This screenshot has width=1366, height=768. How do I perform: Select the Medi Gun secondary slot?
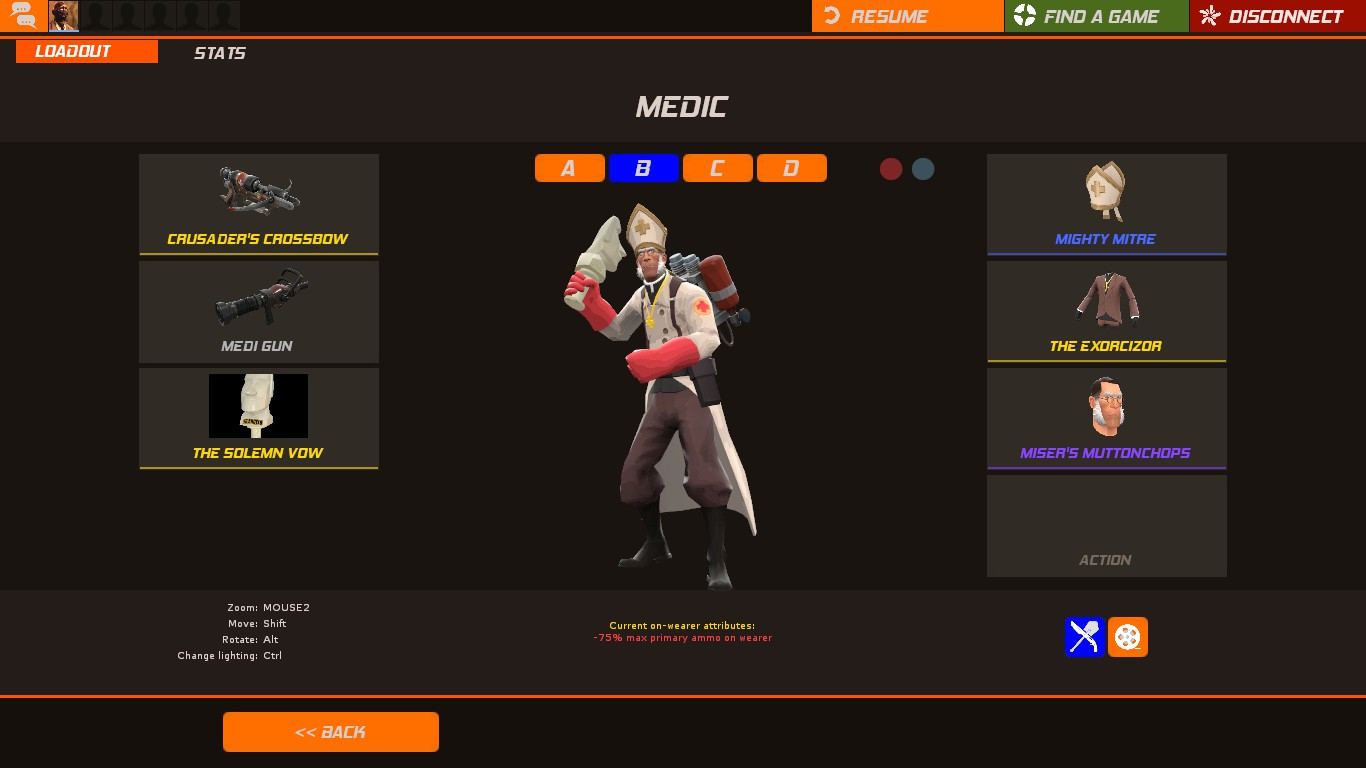[259, 310]
